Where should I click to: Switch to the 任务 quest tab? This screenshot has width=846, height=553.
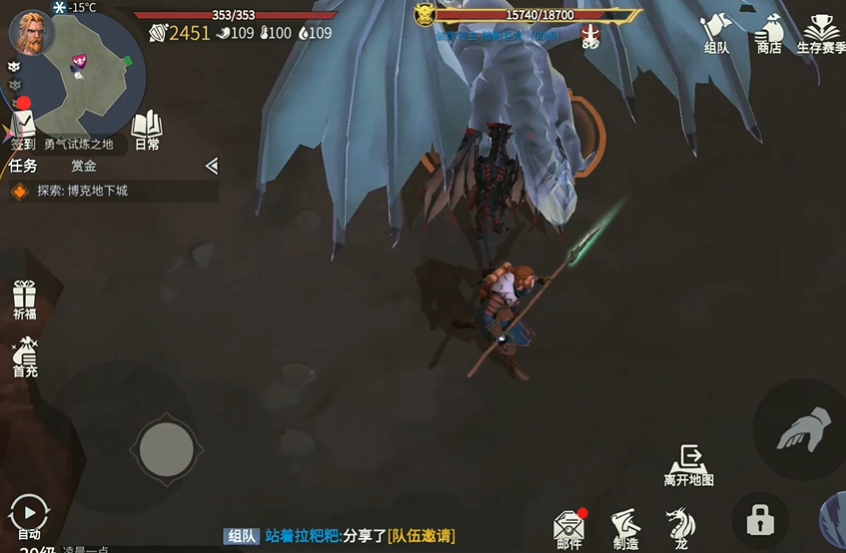(23, 166)
